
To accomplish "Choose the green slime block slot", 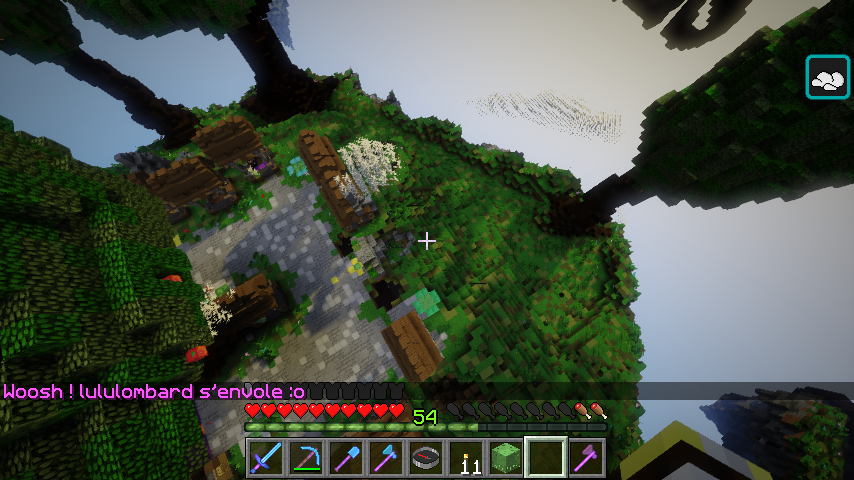I will point(506,458).
